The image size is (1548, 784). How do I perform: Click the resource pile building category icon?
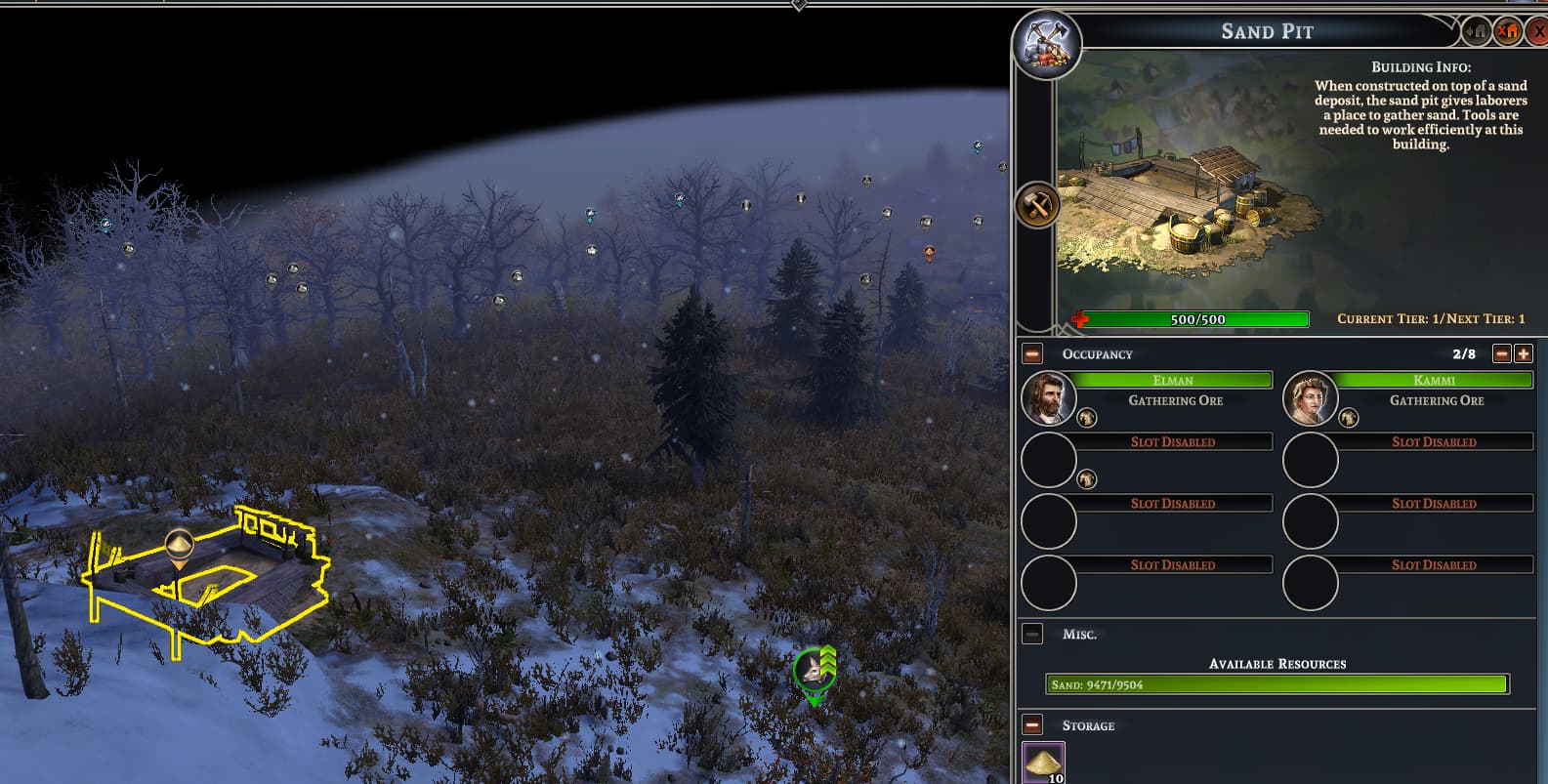(x=1047, y=45)
